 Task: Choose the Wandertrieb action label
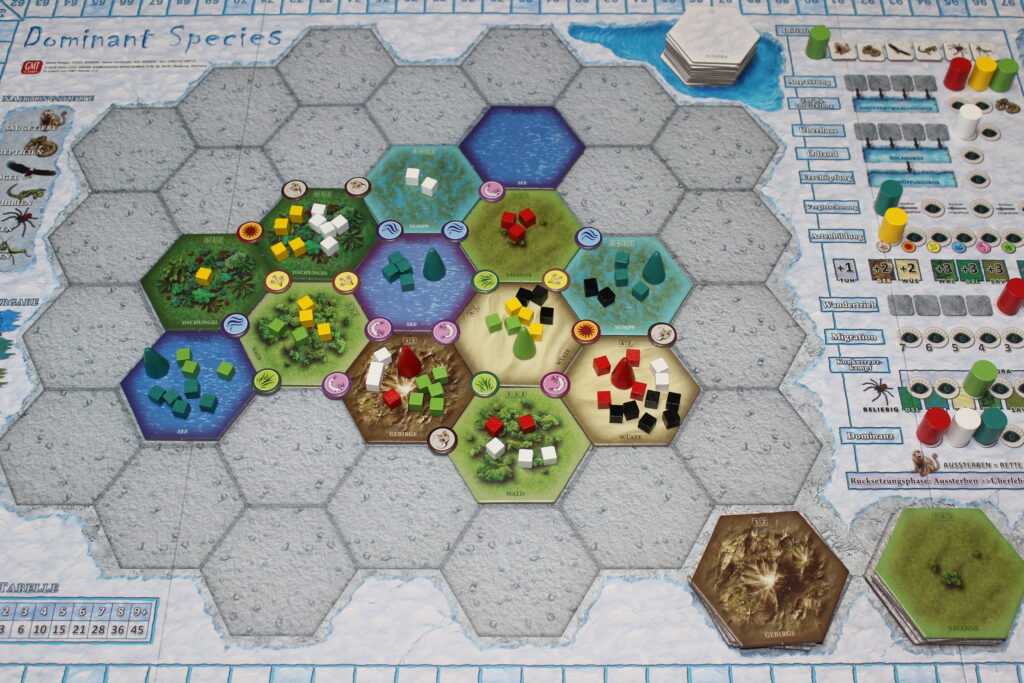coord(850,304)
